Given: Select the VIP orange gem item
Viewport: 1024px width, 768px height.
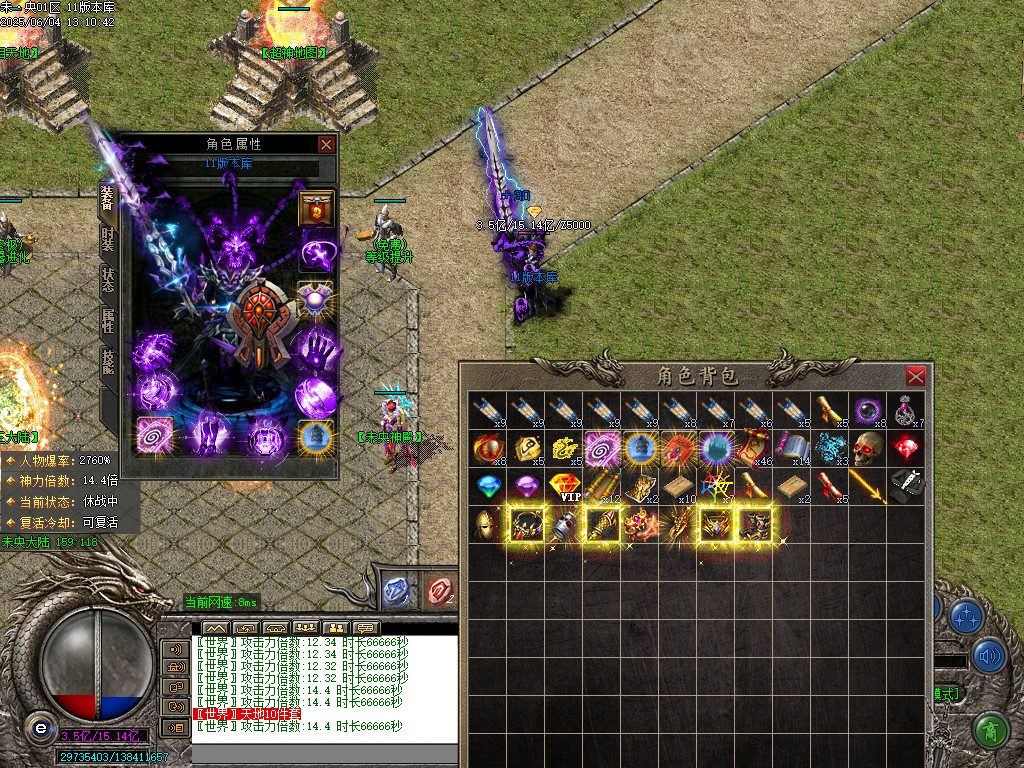Looking at the screenshot, I should pyautogui.click(x=565, y=486).
